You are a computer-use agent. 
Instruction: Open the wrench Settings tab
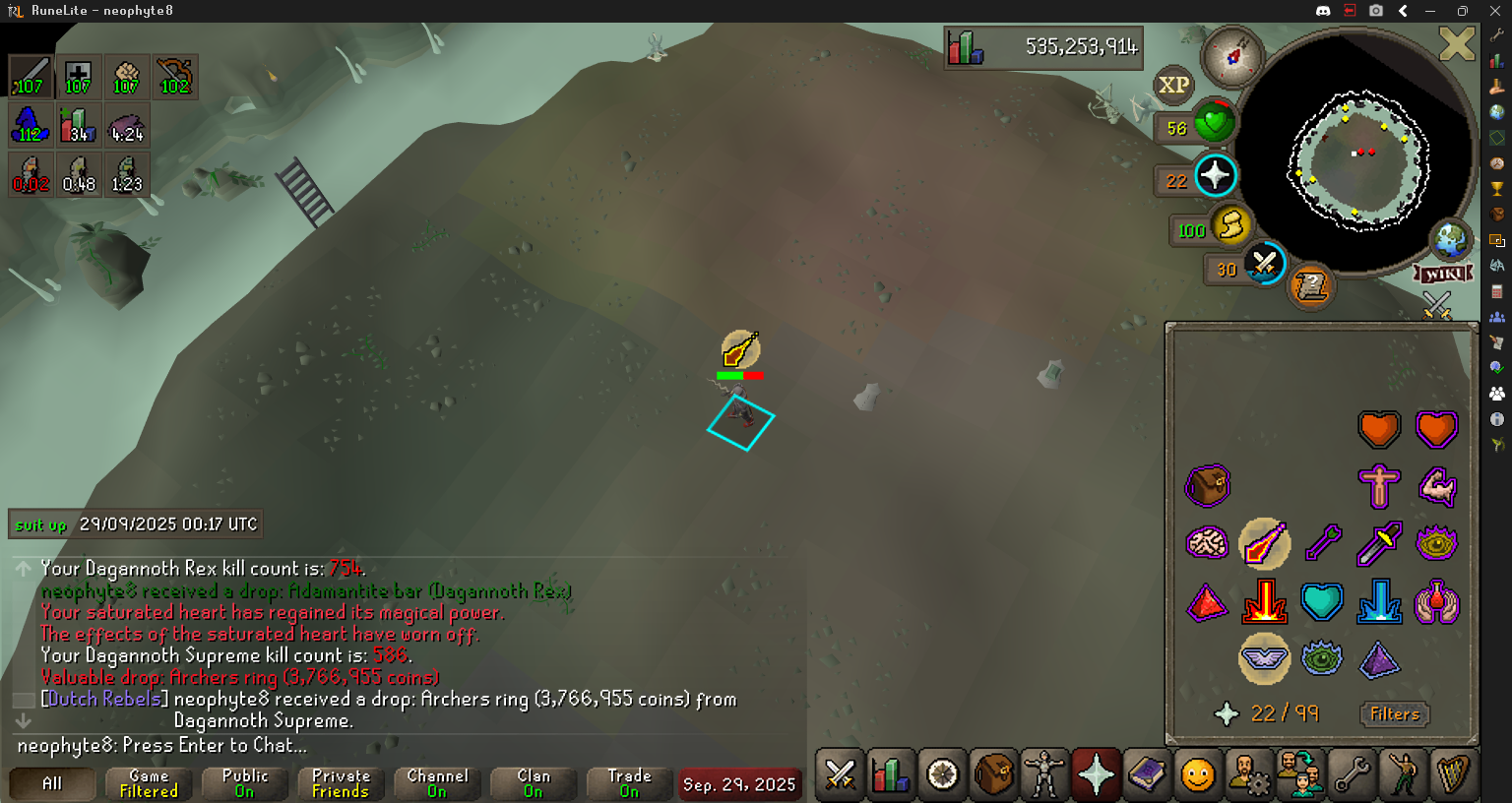coord(1352,775)
